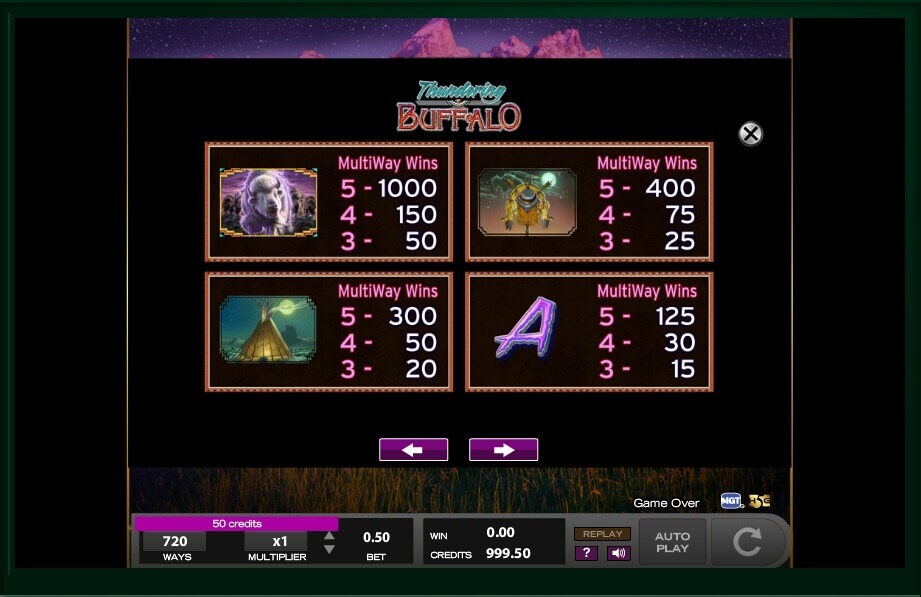Show the next paytable page
This screenshot has width=921, height=597.
coord(503,450)
